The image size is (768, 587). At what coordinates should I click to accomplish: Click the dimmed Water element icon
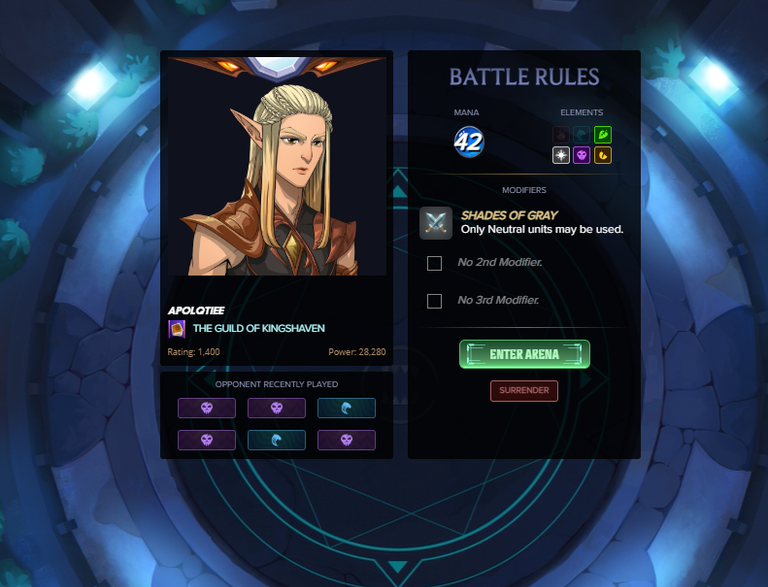pos(582,134)
